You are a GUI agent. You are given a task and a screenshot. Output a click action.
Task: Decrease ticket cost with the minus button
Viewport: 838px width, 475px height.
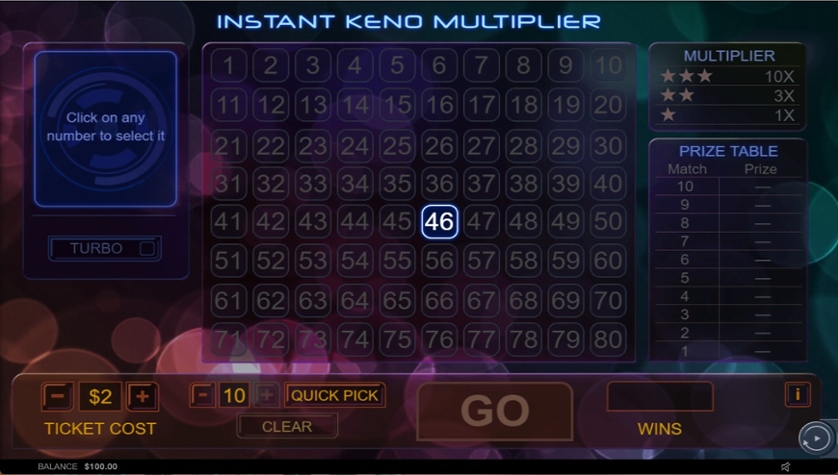point(57,396)
